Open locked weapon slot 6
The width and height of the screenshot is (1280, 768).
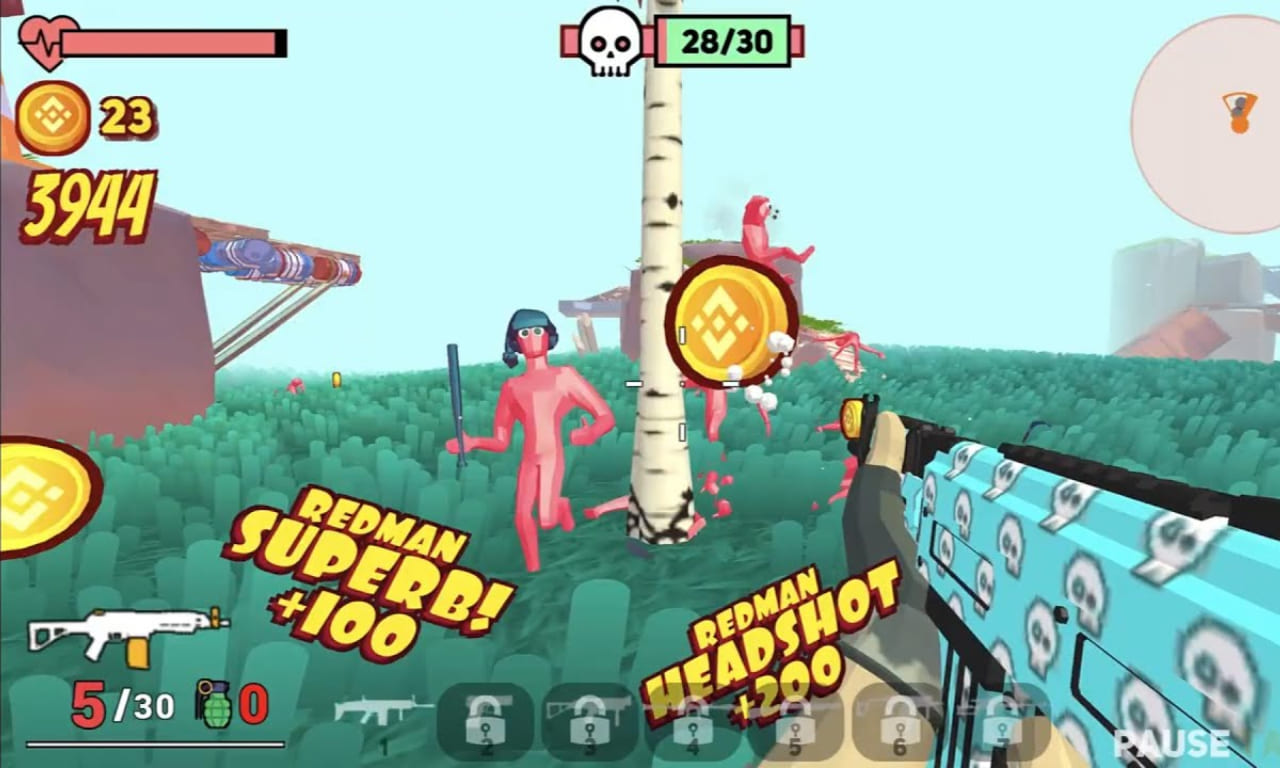(898, 723)
